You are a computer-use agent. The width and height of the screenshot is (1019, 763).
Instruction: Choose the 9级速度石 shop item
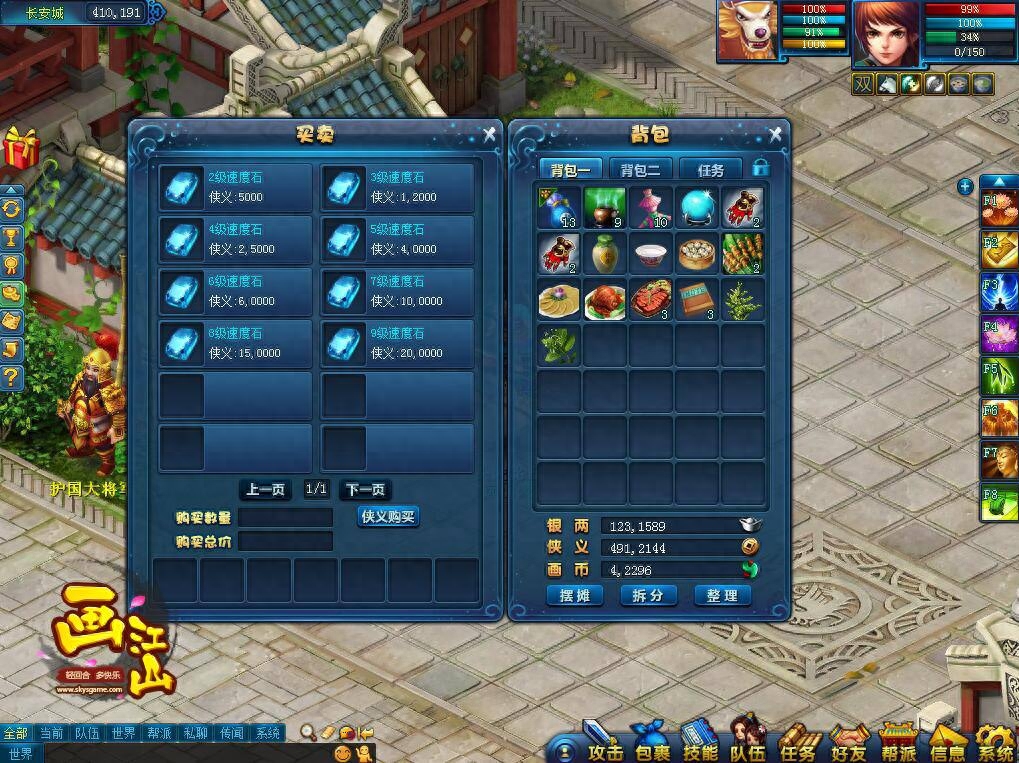tap(398, 343)
